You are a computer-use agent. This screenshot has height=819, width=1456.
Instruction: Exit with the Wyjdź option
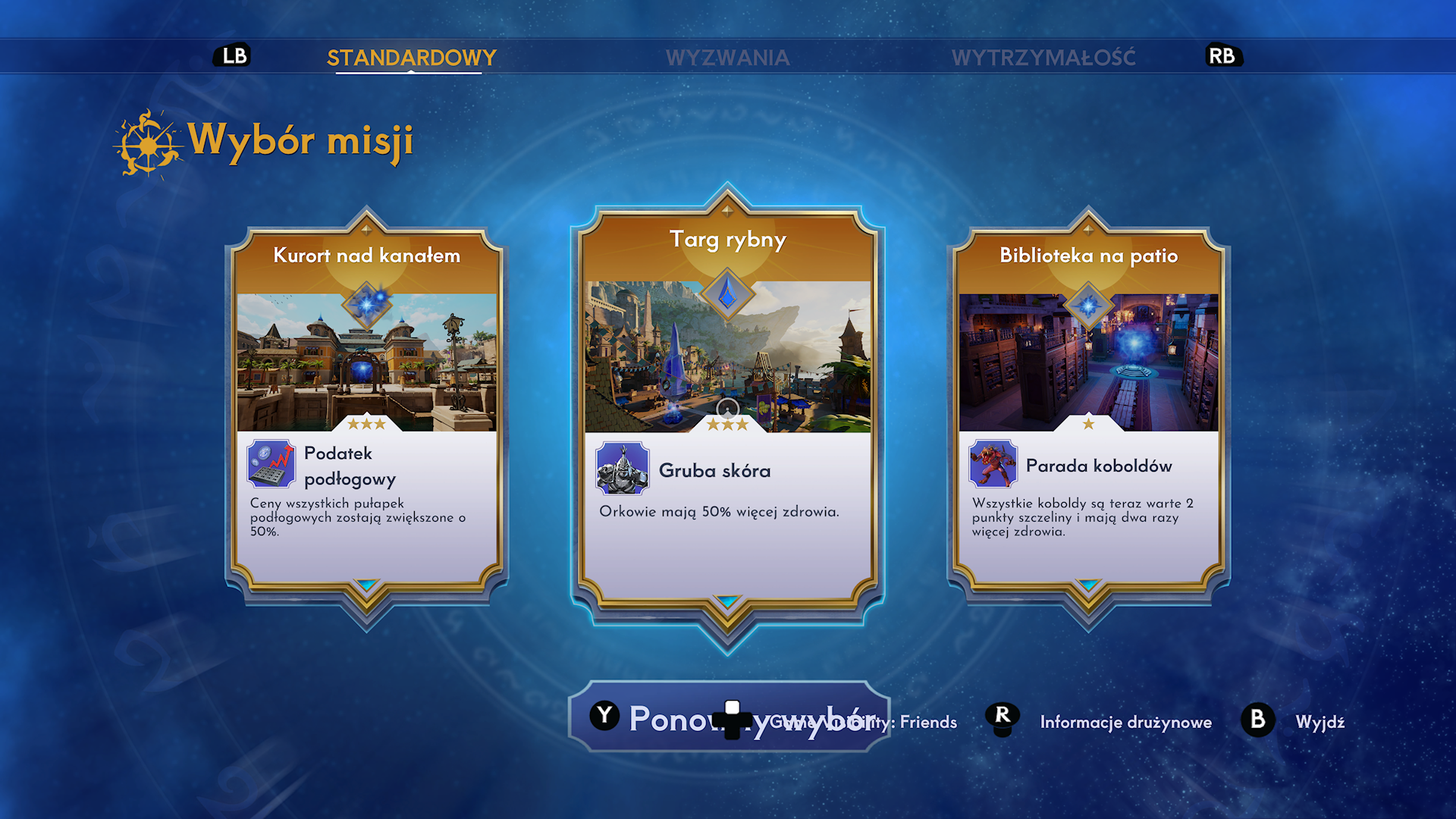tap(1319, 722)
